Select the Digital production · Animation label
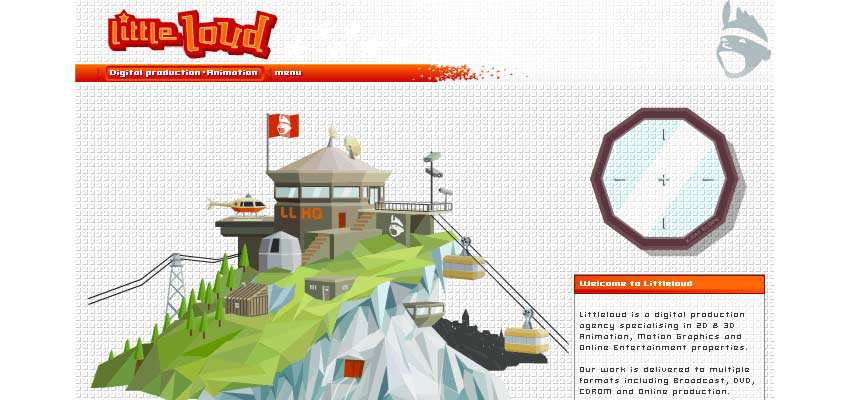The image size is (850, 400). tap(184, 73)
